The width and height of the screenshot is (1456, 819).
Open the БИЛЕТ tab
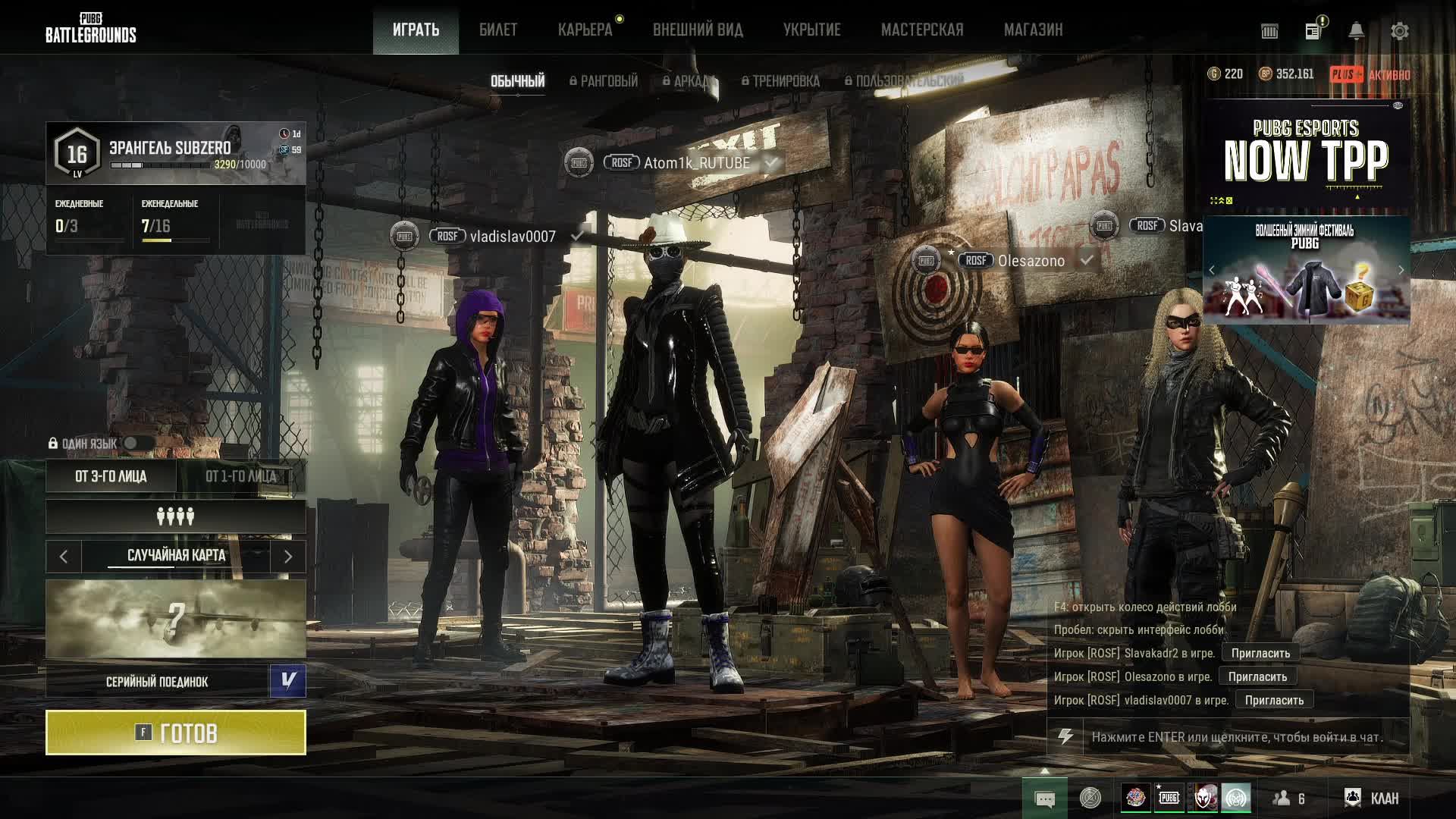point(498,30)
